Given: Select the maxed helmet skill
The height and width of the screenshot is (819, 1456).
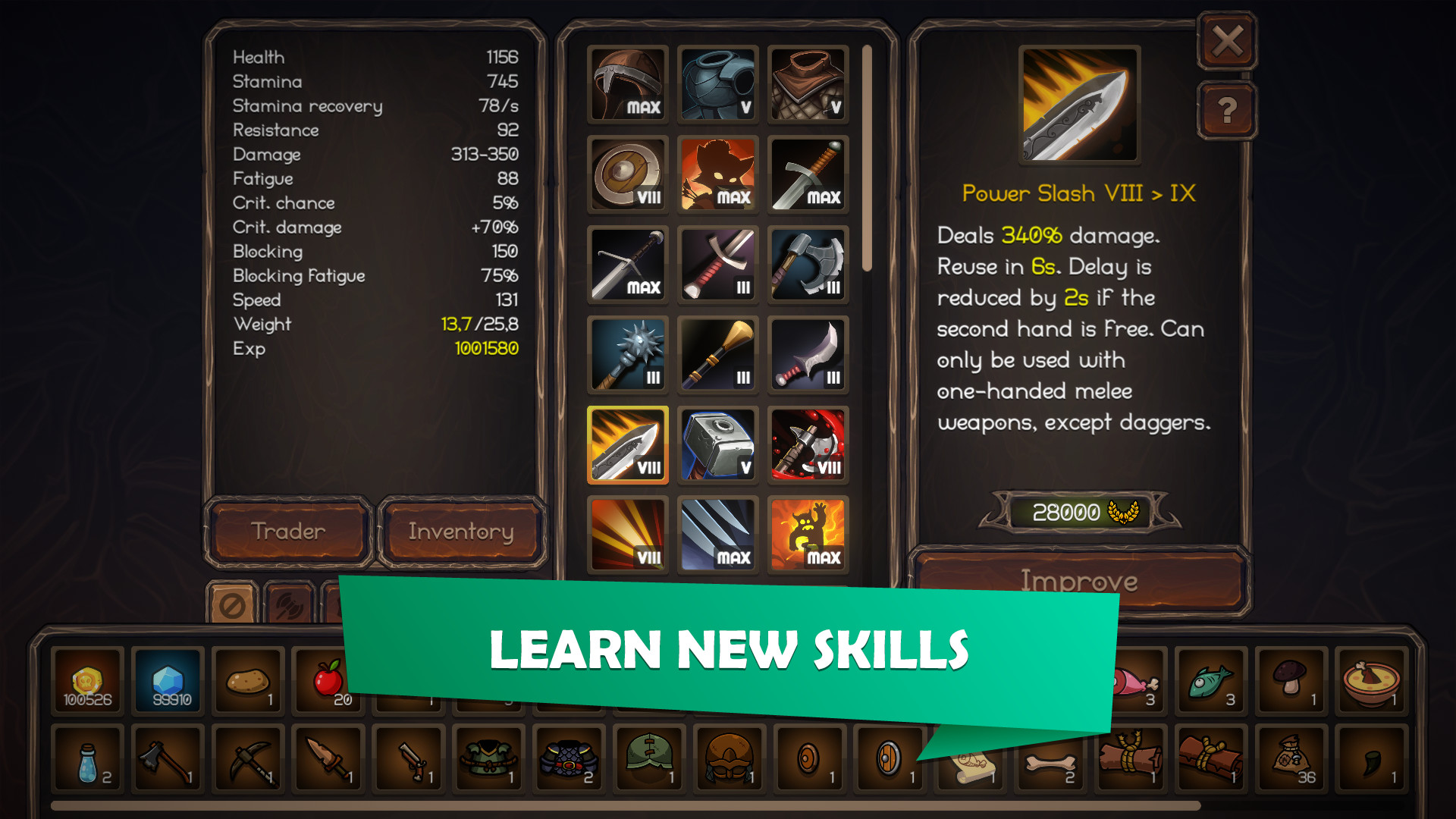Looking at the screenshot, I should pyautogui.click(x=627, y=83).
